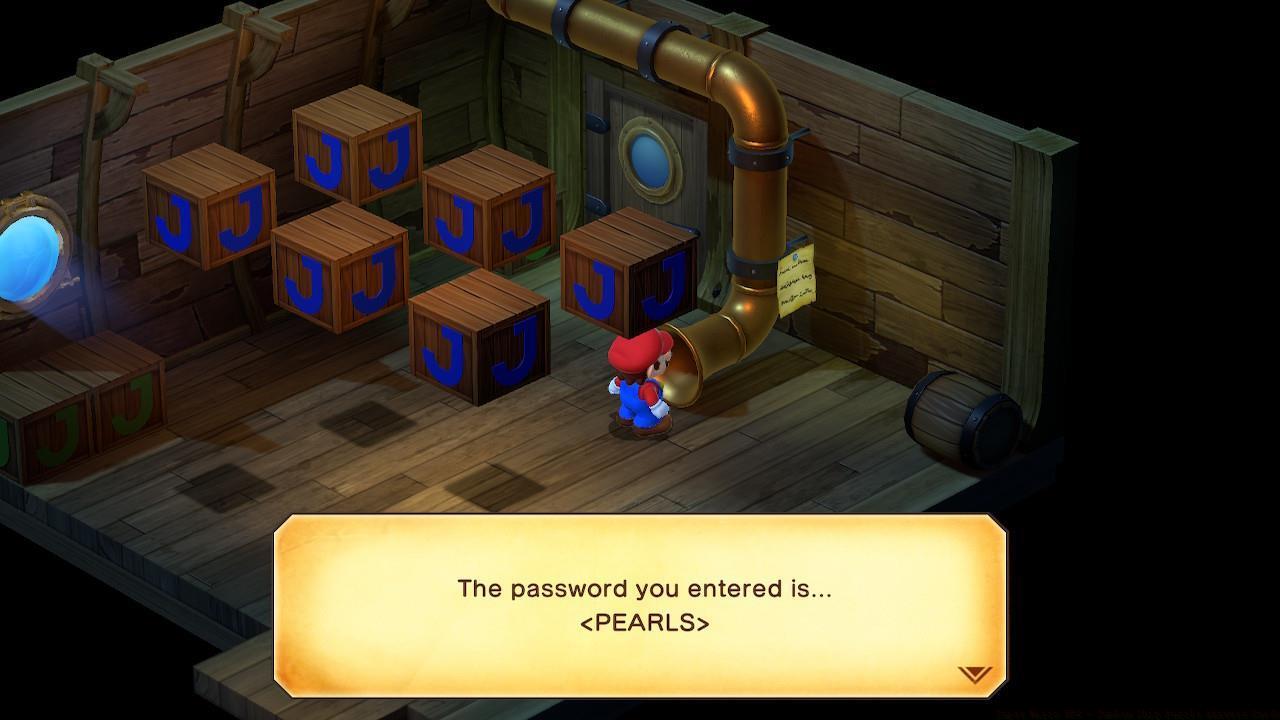Click Mario standing by the pipe
Viewport: 1280px width, 720px height.
(640, 390)
